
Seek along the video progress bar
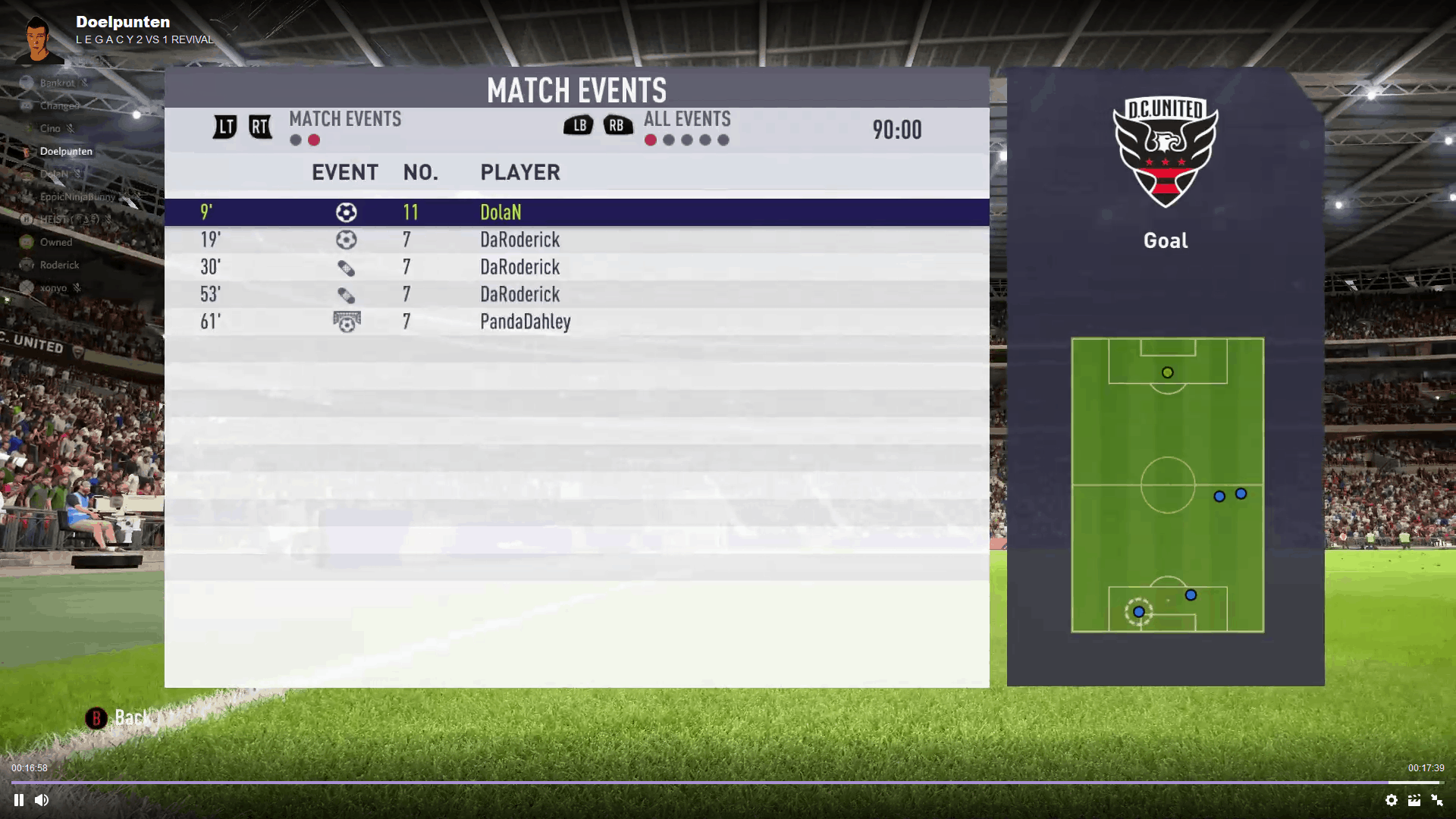point(728,782)
